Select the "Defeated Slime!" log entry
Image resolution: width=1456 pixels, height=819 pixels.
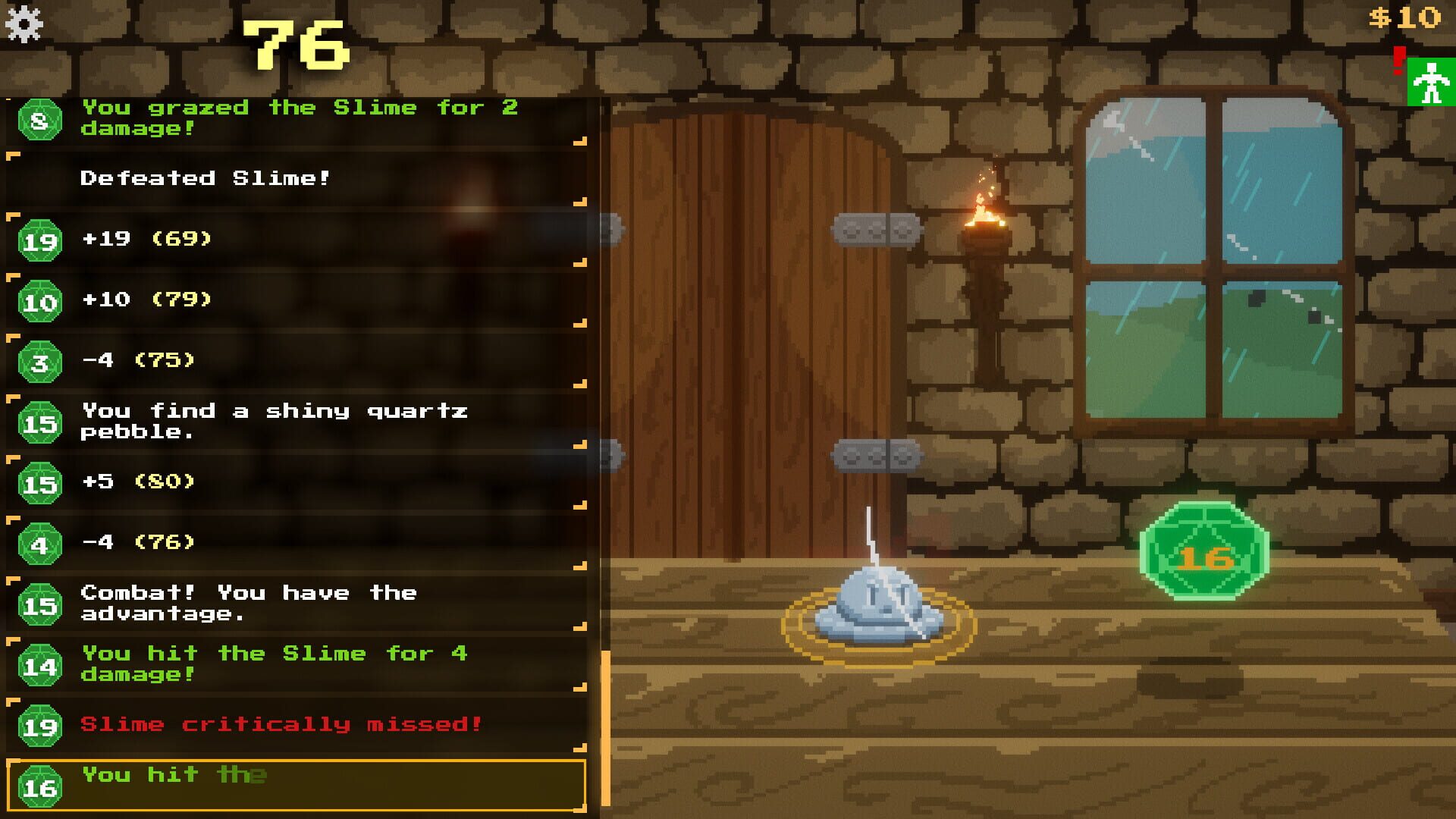point(205,180)
